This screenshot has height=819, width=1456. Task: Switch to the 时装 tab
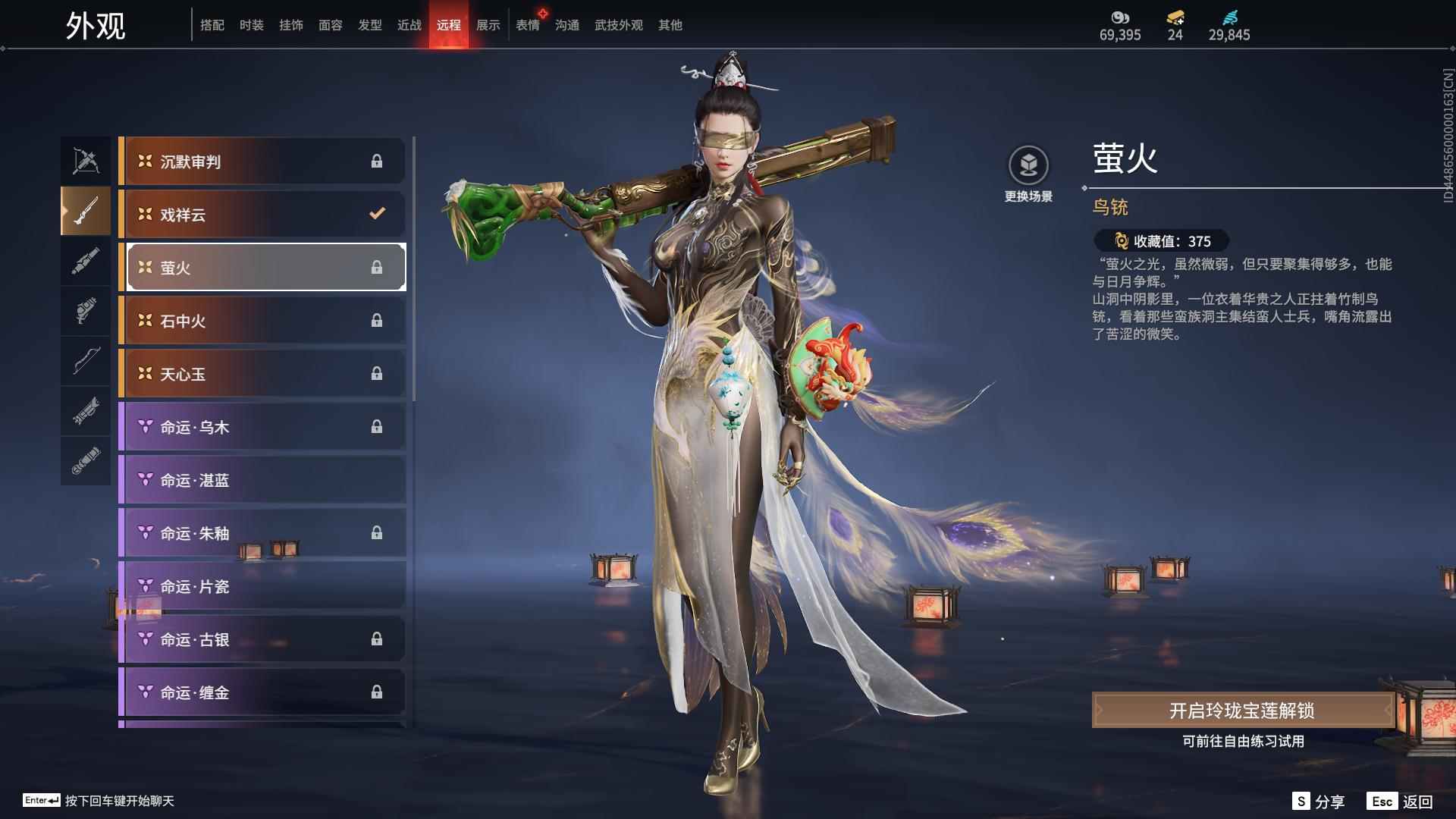(x=252, y=24)
